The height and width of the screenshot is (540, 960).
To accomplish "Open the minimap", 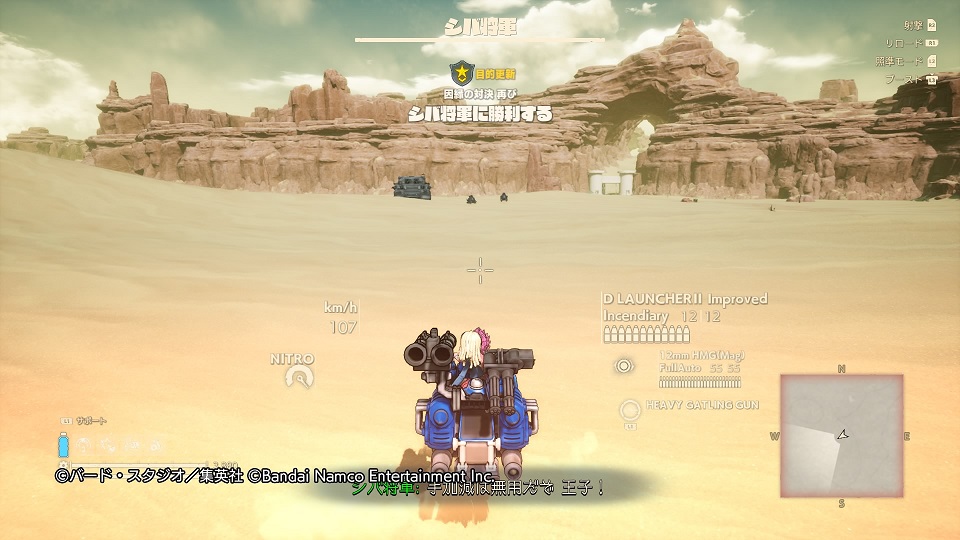I will (841, 435).
